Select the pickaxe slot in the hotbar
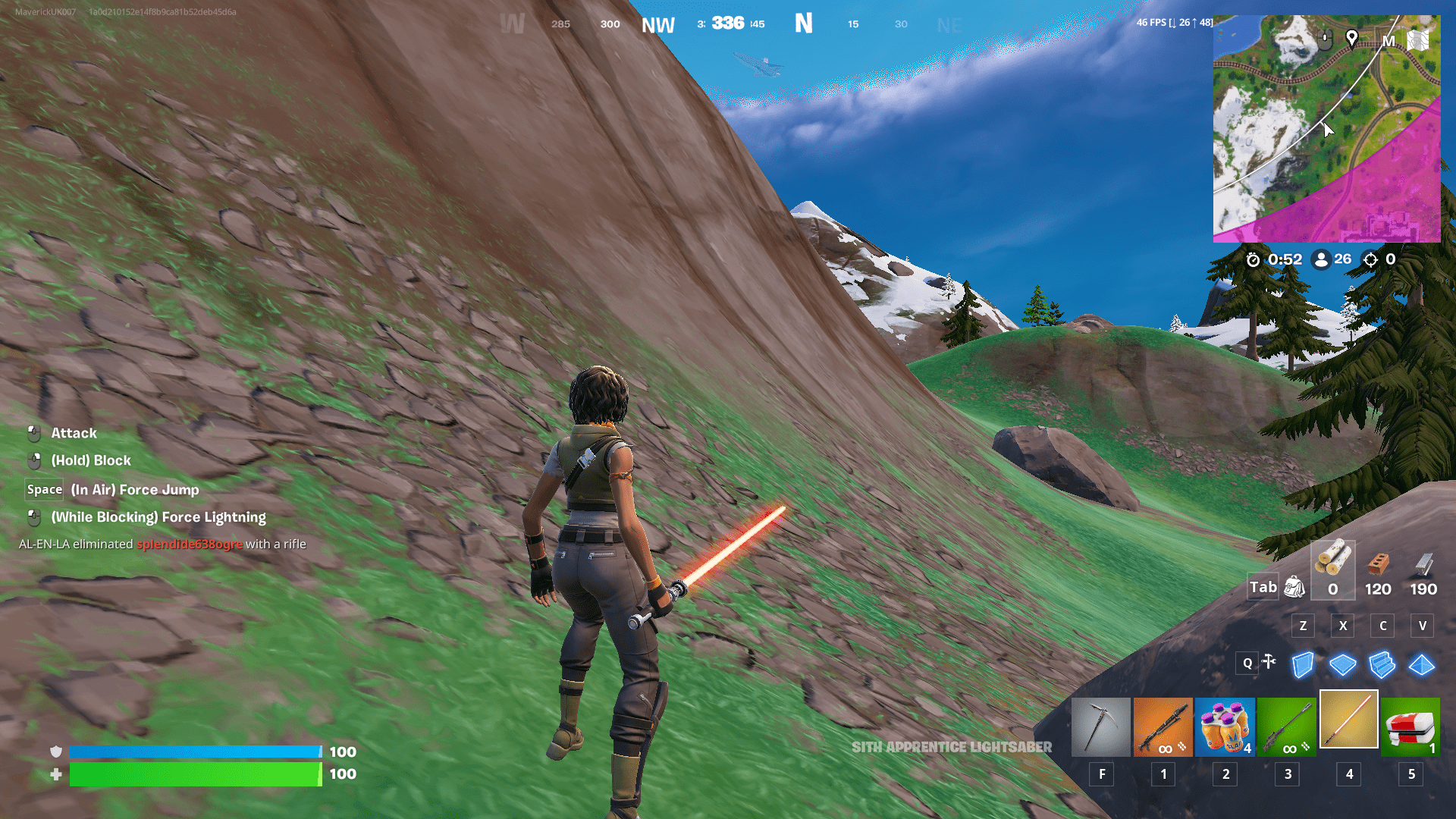This screenshot has width=1456, height=819. click(x=1100, y=727)
